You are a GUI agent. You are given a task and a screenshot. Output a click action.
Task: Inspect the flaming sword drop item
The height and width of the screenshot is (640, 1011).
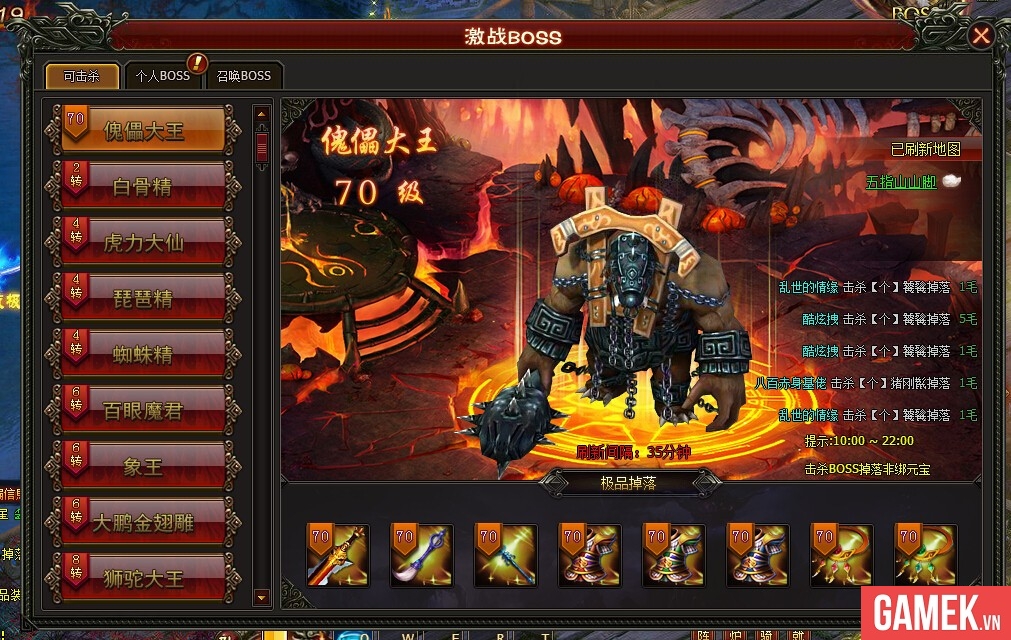point(337,555)
